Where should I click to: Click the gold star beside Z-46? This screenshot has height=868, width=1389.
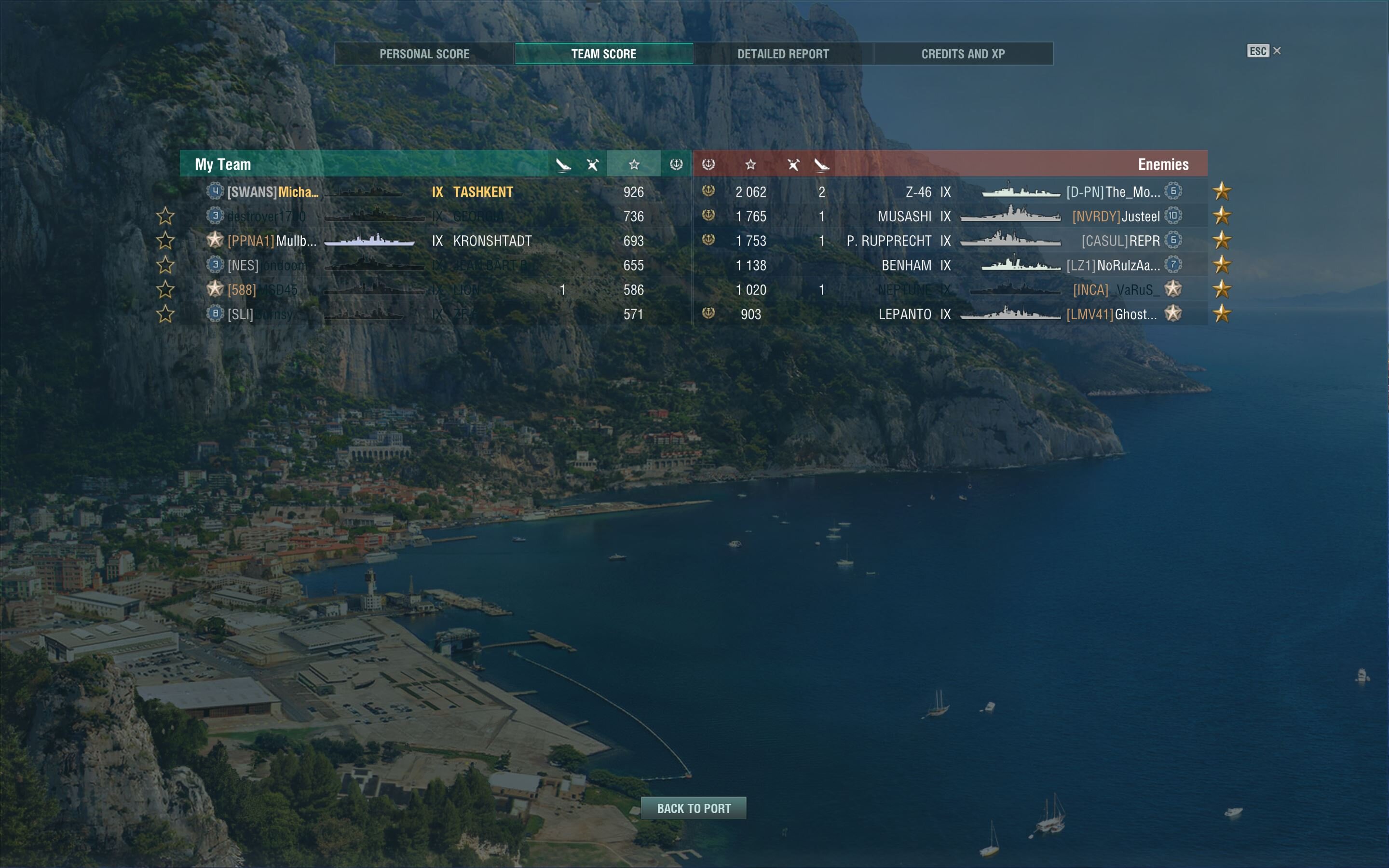1222,191
